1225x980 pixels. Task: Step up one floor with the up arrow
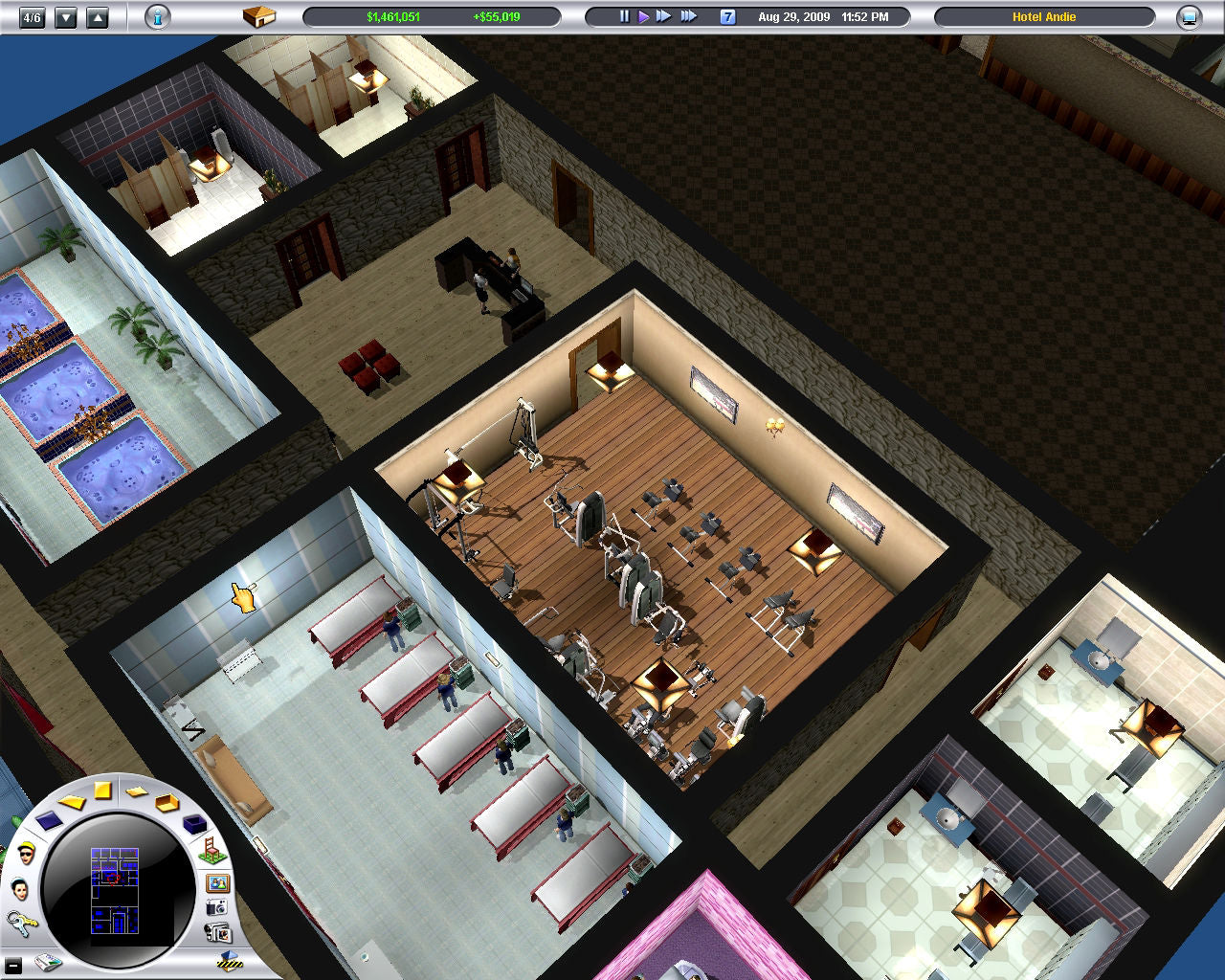tap(98, 15)
